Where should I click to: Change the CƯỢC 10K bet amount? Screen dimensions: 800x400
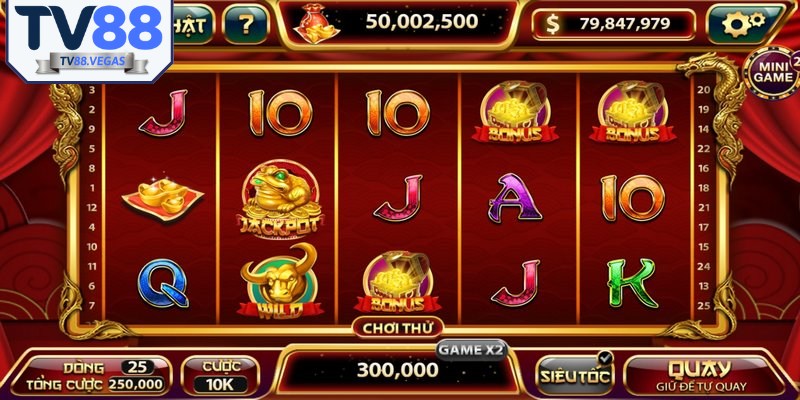[x=221, y=375]
